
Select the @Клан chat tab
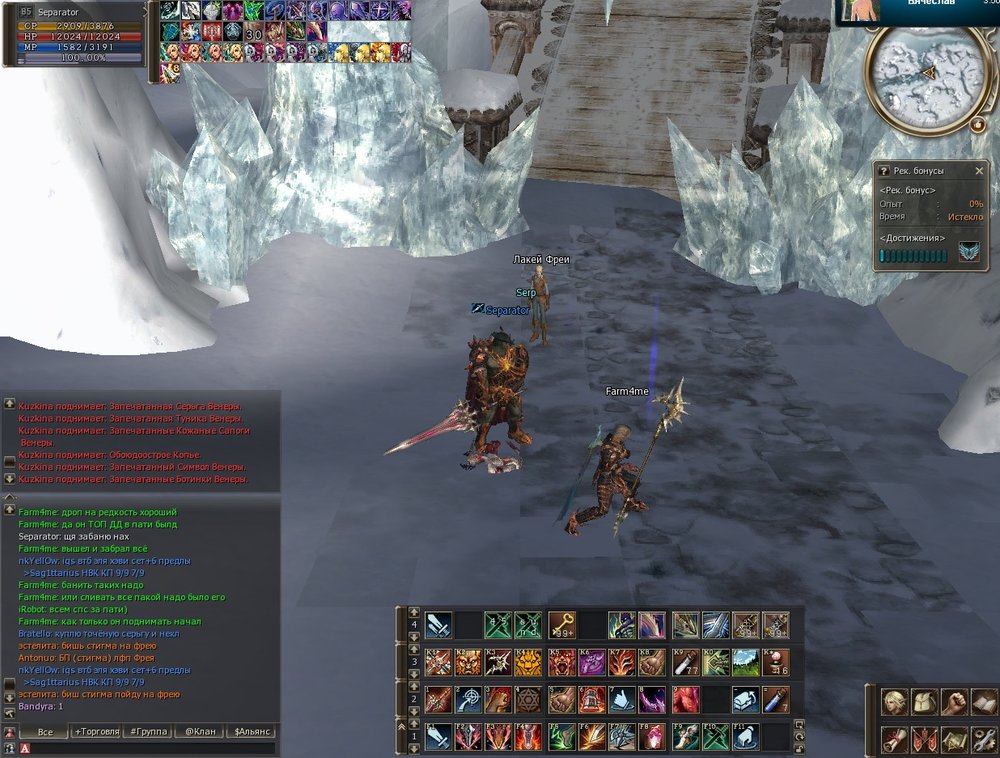pos(198,732)
